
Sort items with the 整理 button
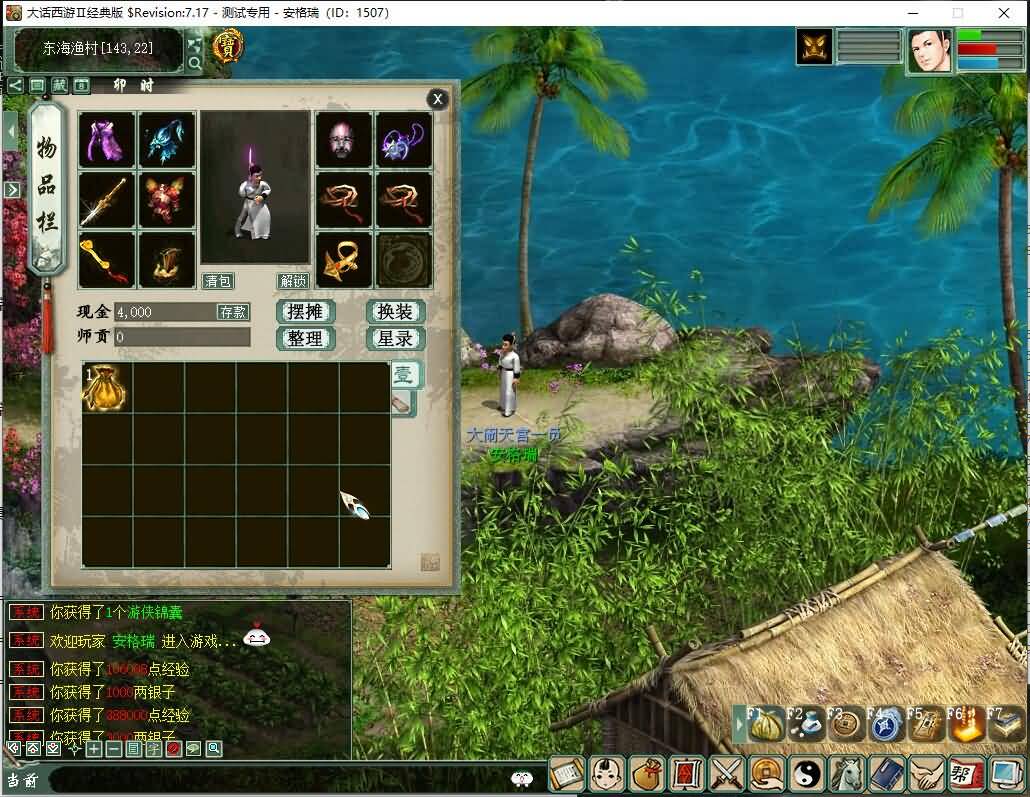[304, 338]
